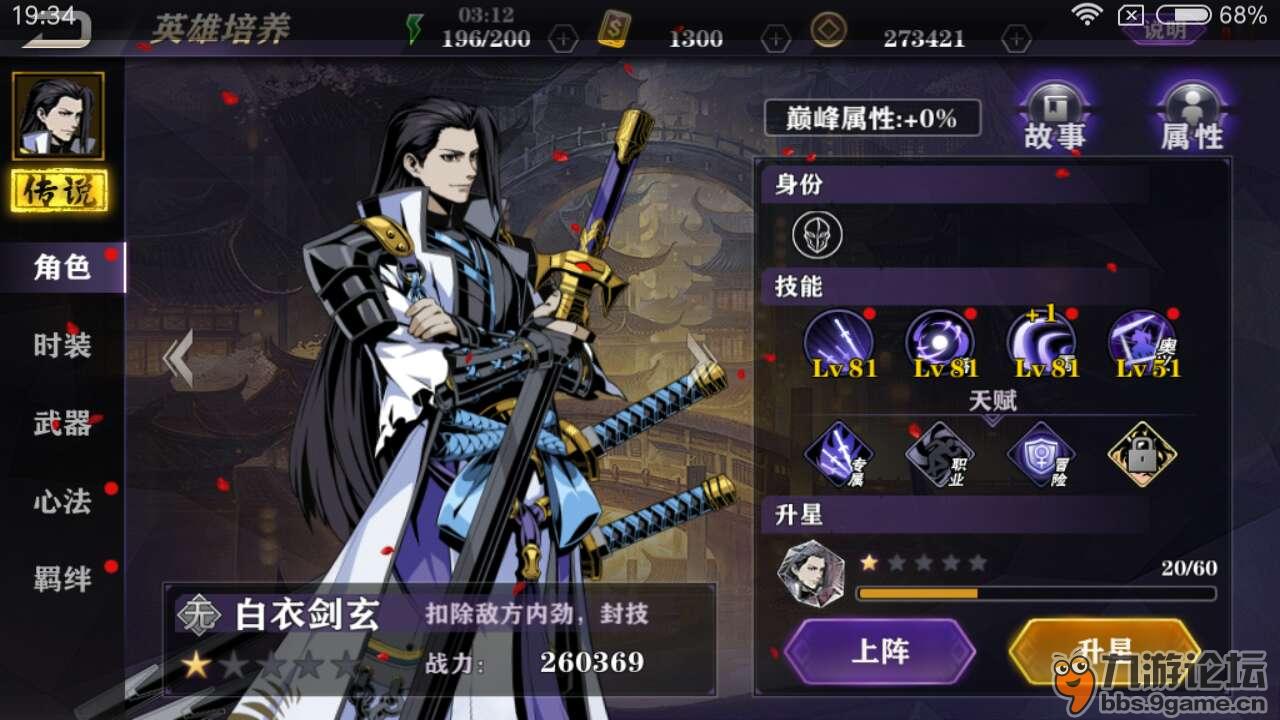Viewport: 1280px width, 720px height.
Task: Open the first skill icon at Lv 81
Action: click(x=838, y=340)
